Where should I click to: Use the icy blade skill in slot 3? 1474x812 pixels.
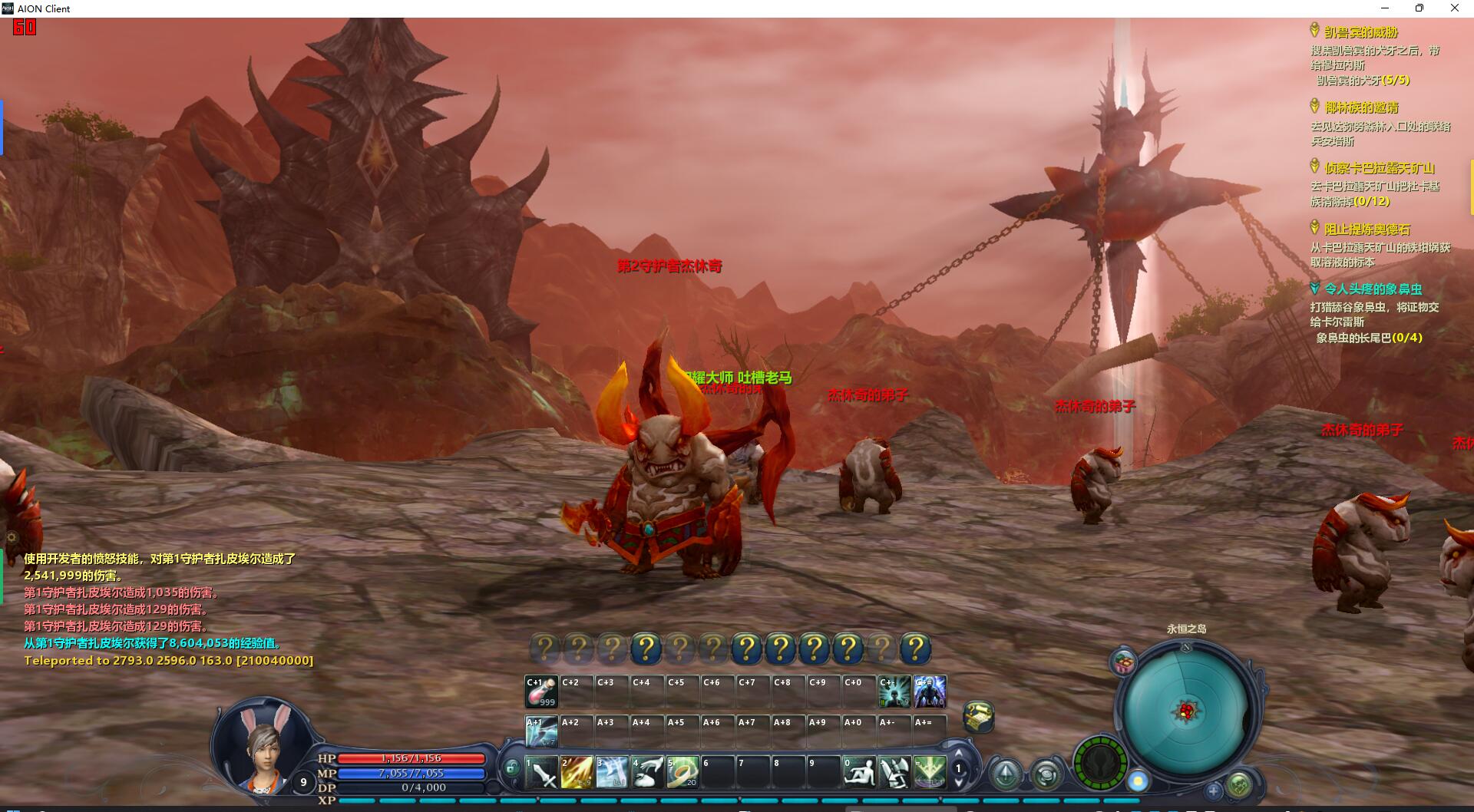pos(612,772)
